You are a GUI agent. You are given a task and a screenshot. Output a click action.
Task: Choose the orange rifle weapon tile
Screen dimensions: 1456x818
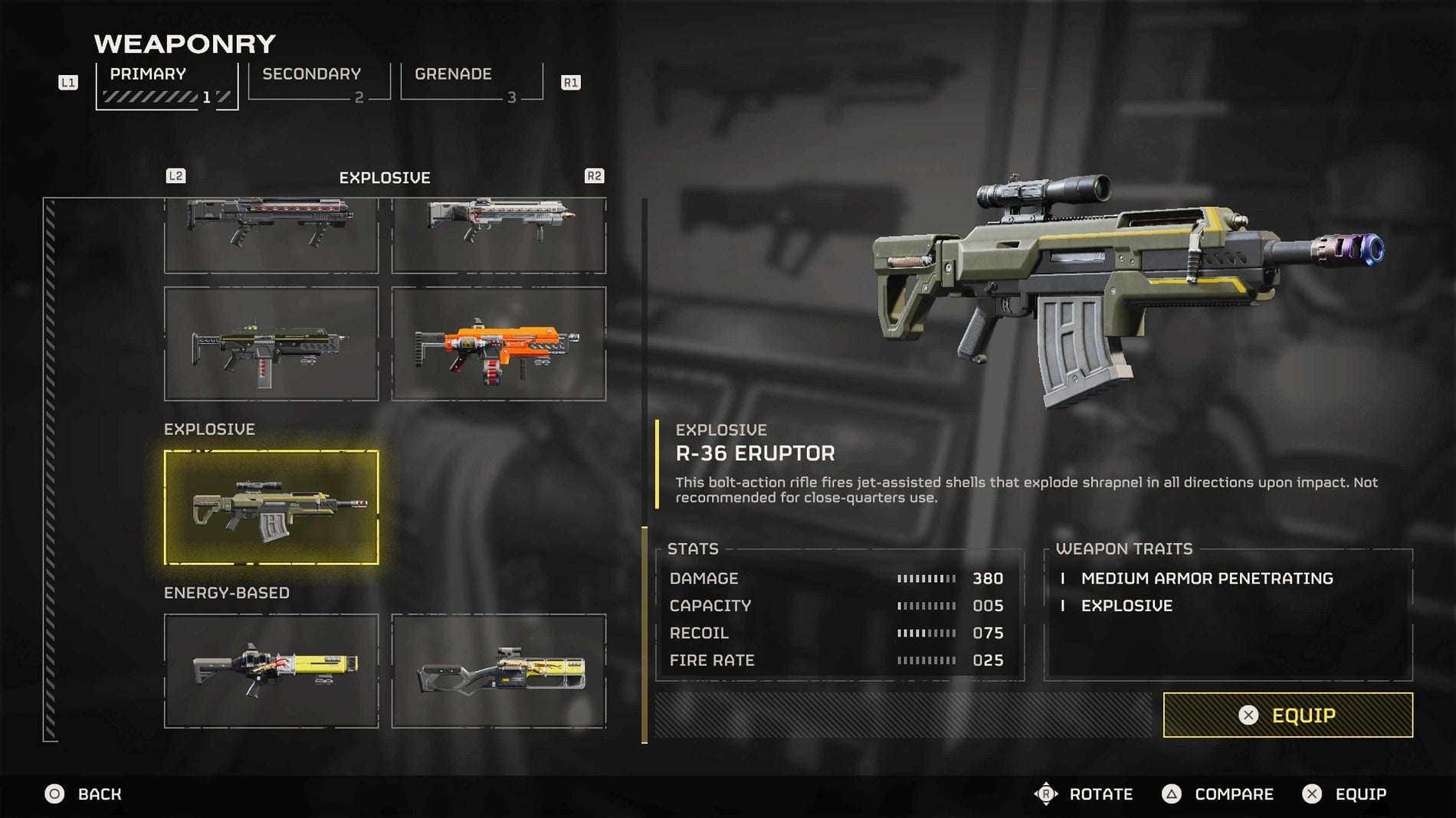pos(498,344)
